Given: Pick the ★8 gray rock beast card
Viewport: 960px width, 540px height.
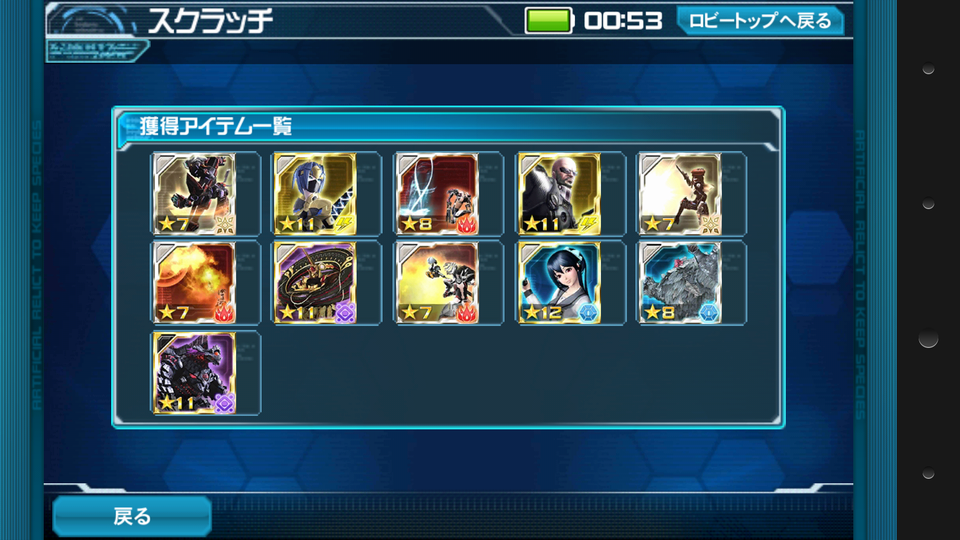Looking at the screenshot, I should tap(680, 283).
